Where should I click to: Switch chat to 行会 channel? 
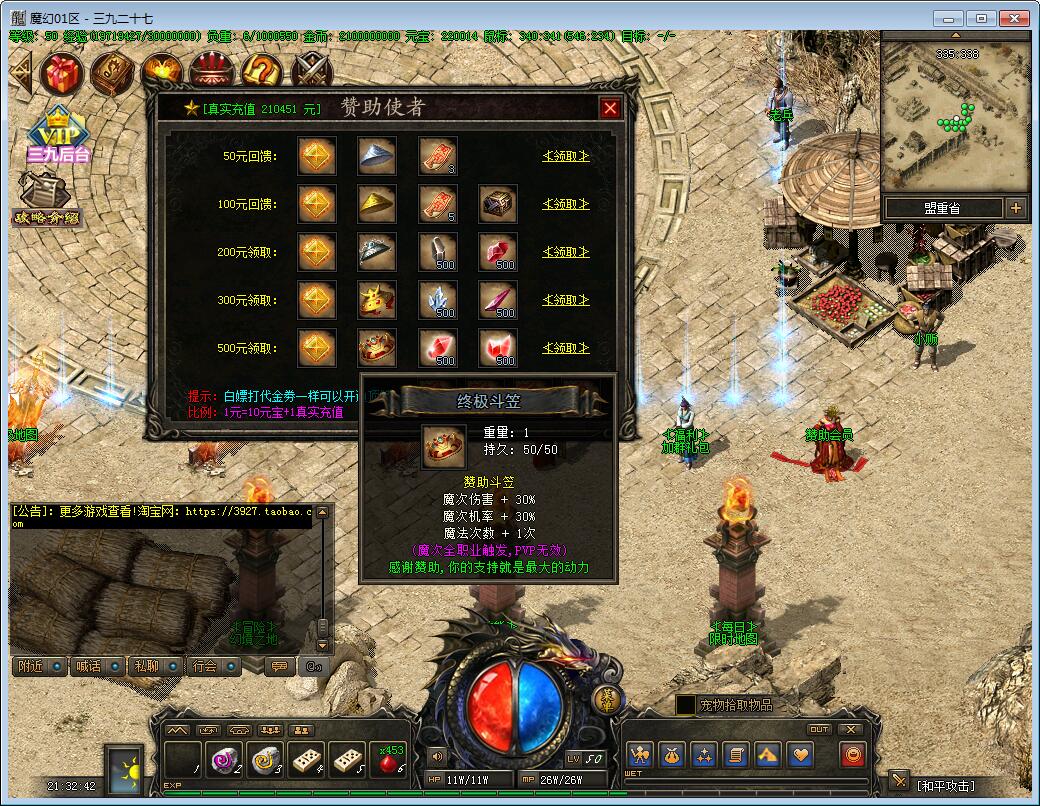pos(210,666)
